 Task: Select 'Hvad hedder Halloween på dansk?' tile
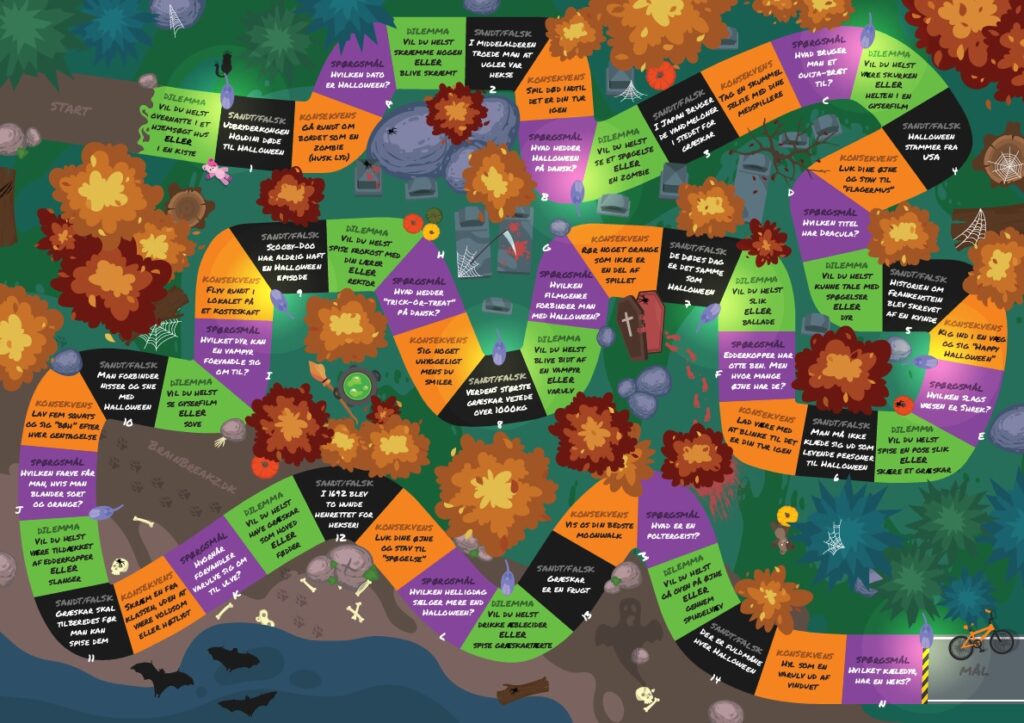pos(550,152)
